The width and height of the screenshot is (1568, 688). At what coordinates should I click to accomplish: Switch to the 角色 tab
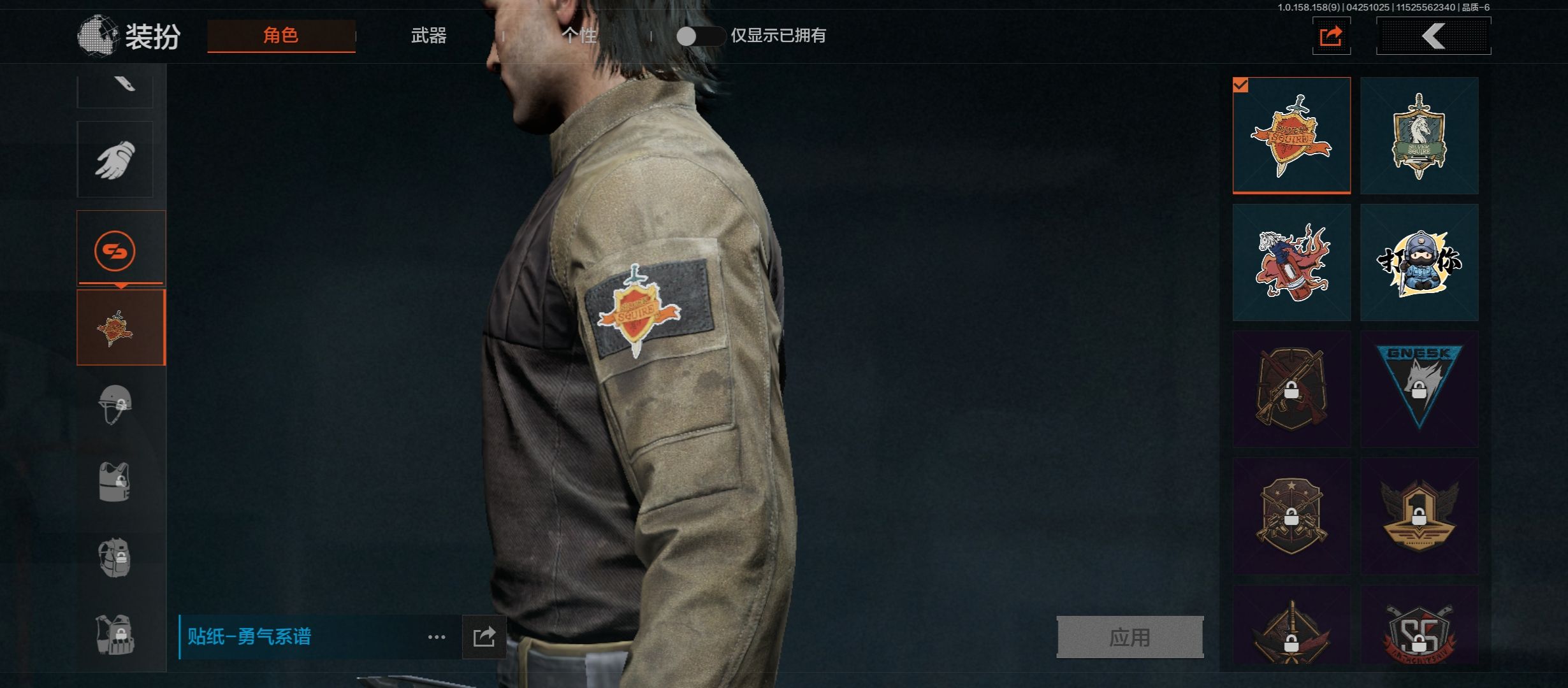pos(281,36)
